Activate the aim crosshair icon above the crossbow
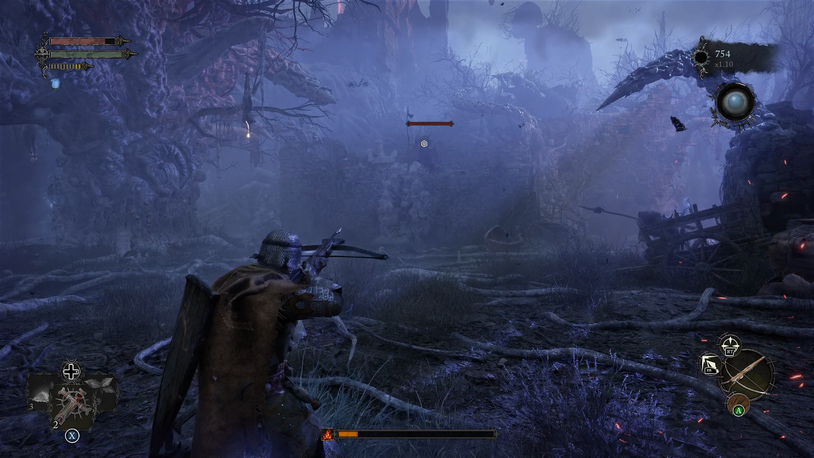Image resolution: width=814 pixels, height=458 pixels. pos(730,343)
